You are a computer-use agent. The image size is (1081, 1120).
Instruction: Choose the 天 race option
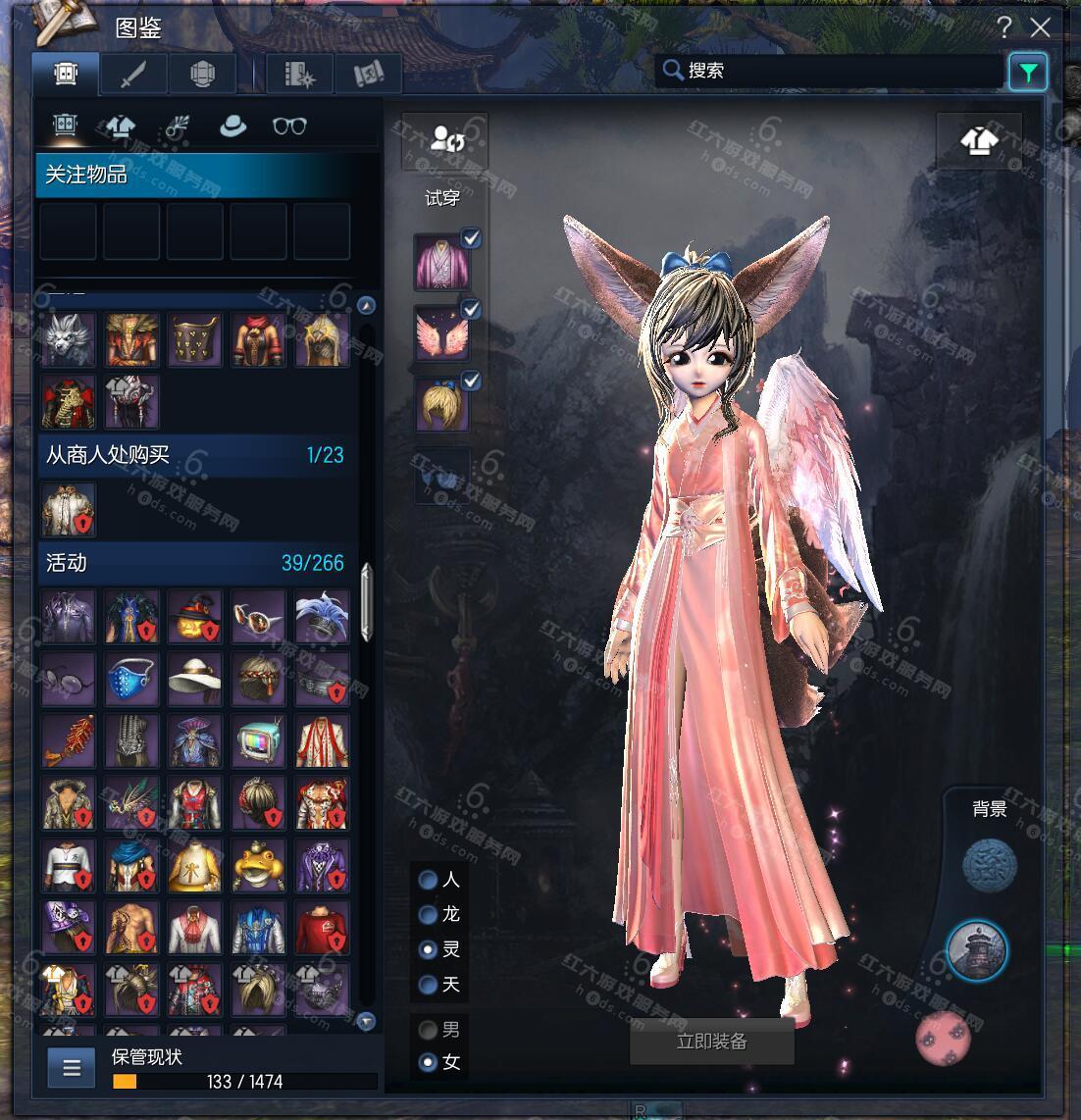point(429,984)
